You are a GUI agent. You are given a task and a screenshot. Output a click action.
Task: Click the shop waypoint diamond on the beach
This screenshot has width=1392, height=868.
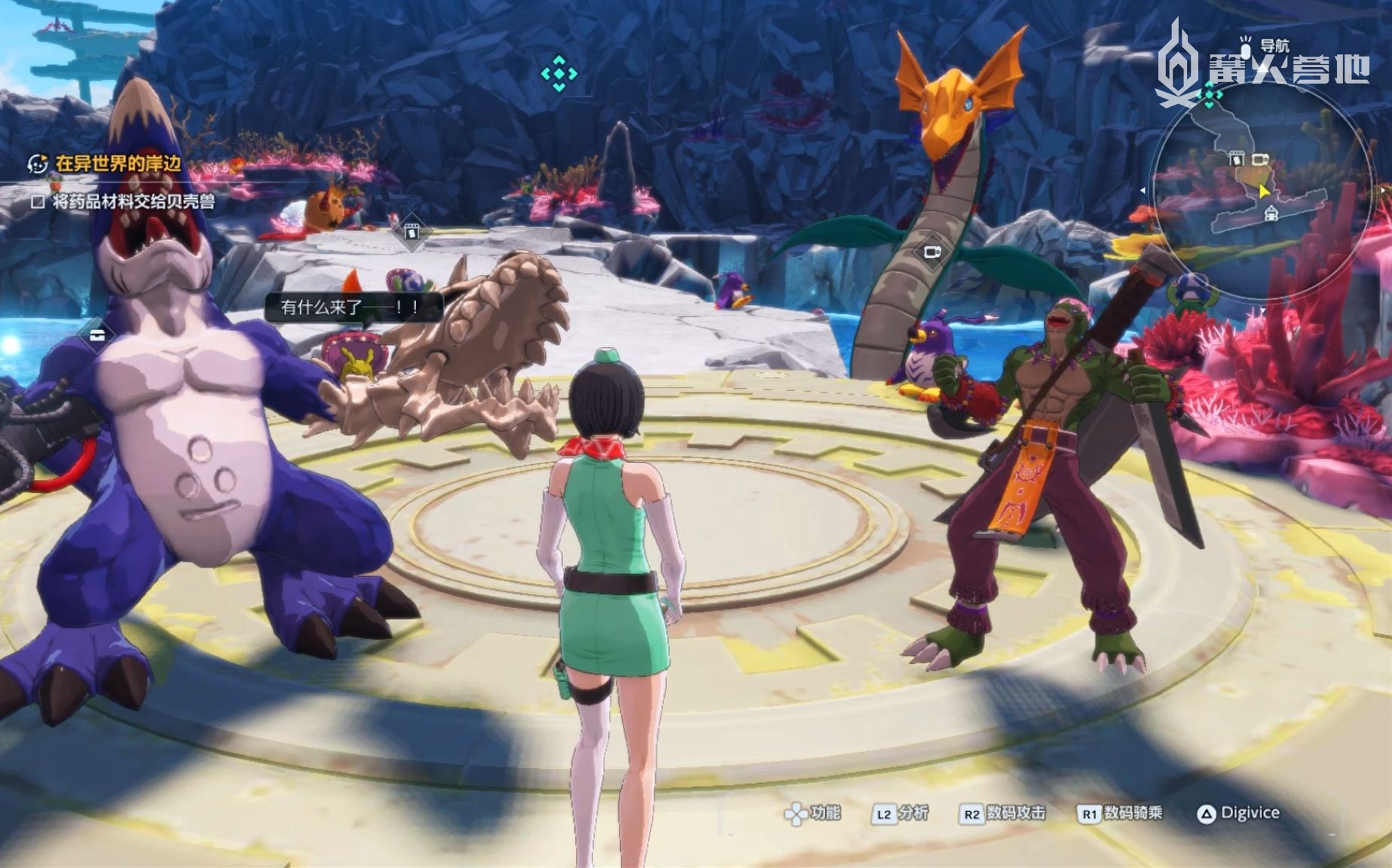[x=411, y=231]
